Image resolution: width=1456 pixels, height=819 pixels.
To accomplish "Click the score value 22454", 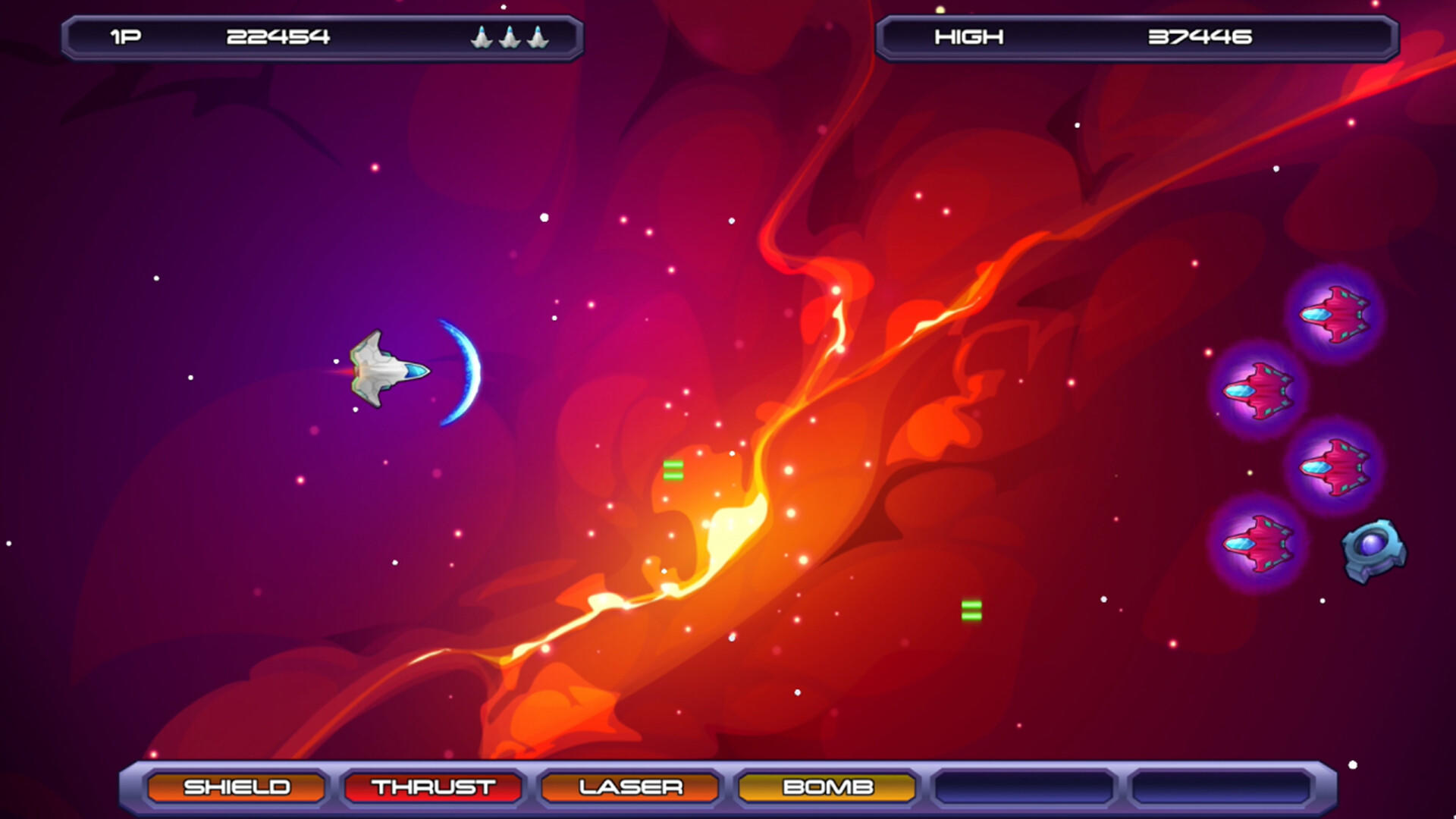I will [277, 36].
